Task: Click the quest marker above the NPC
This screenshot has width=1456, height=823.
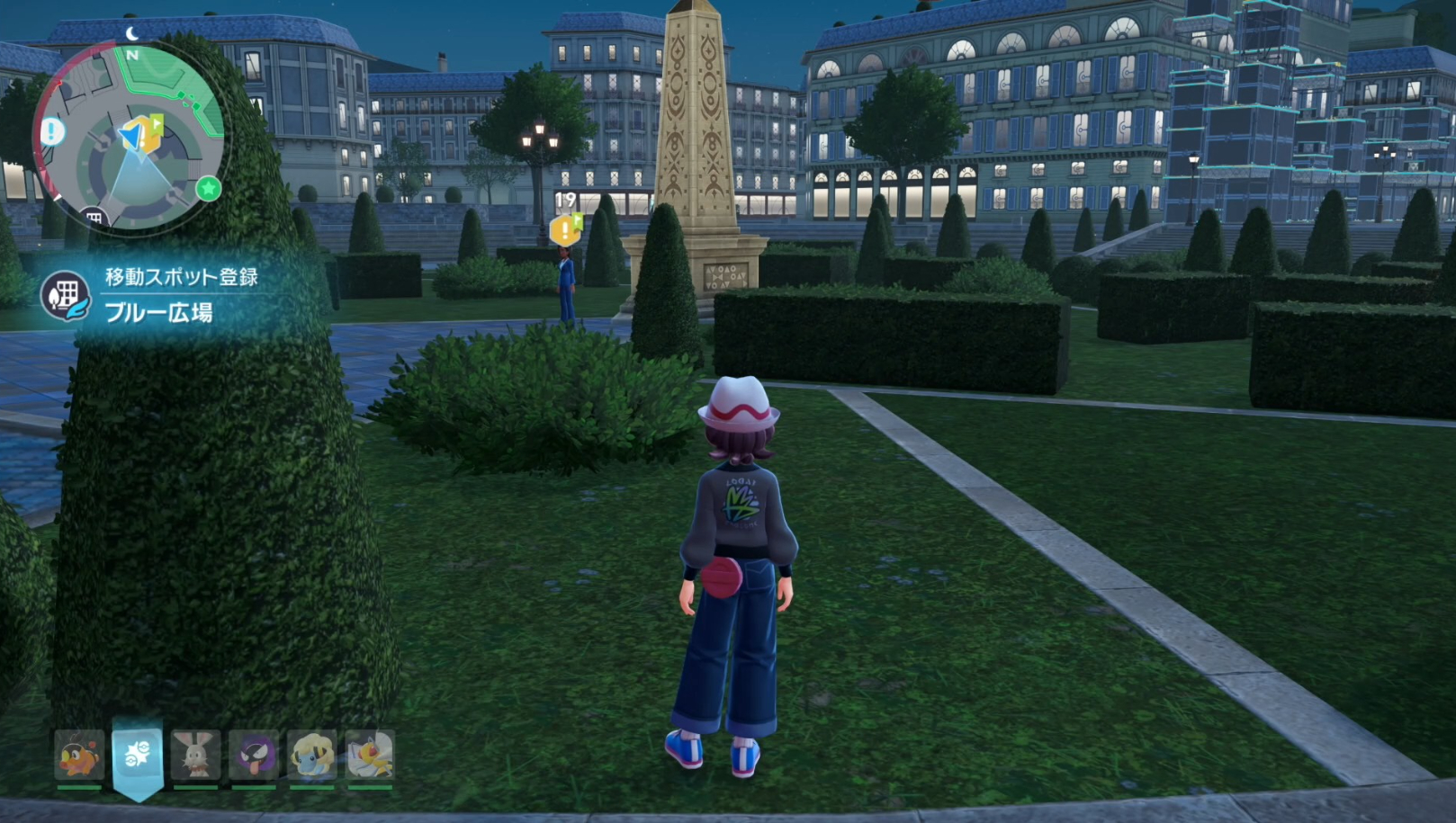Action: click(565, 229)
